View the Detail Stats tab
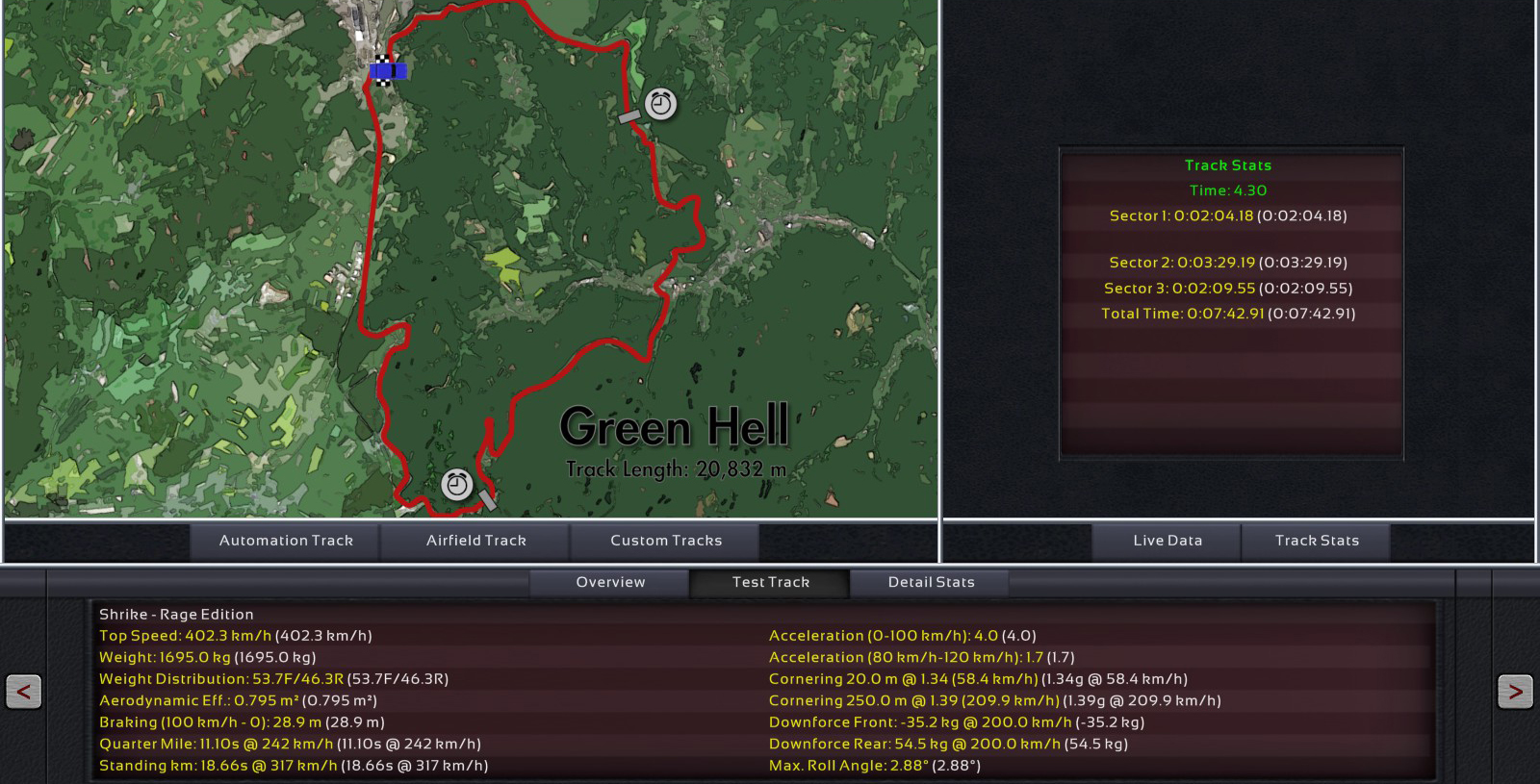1540x784 pixels. point(931,582)
